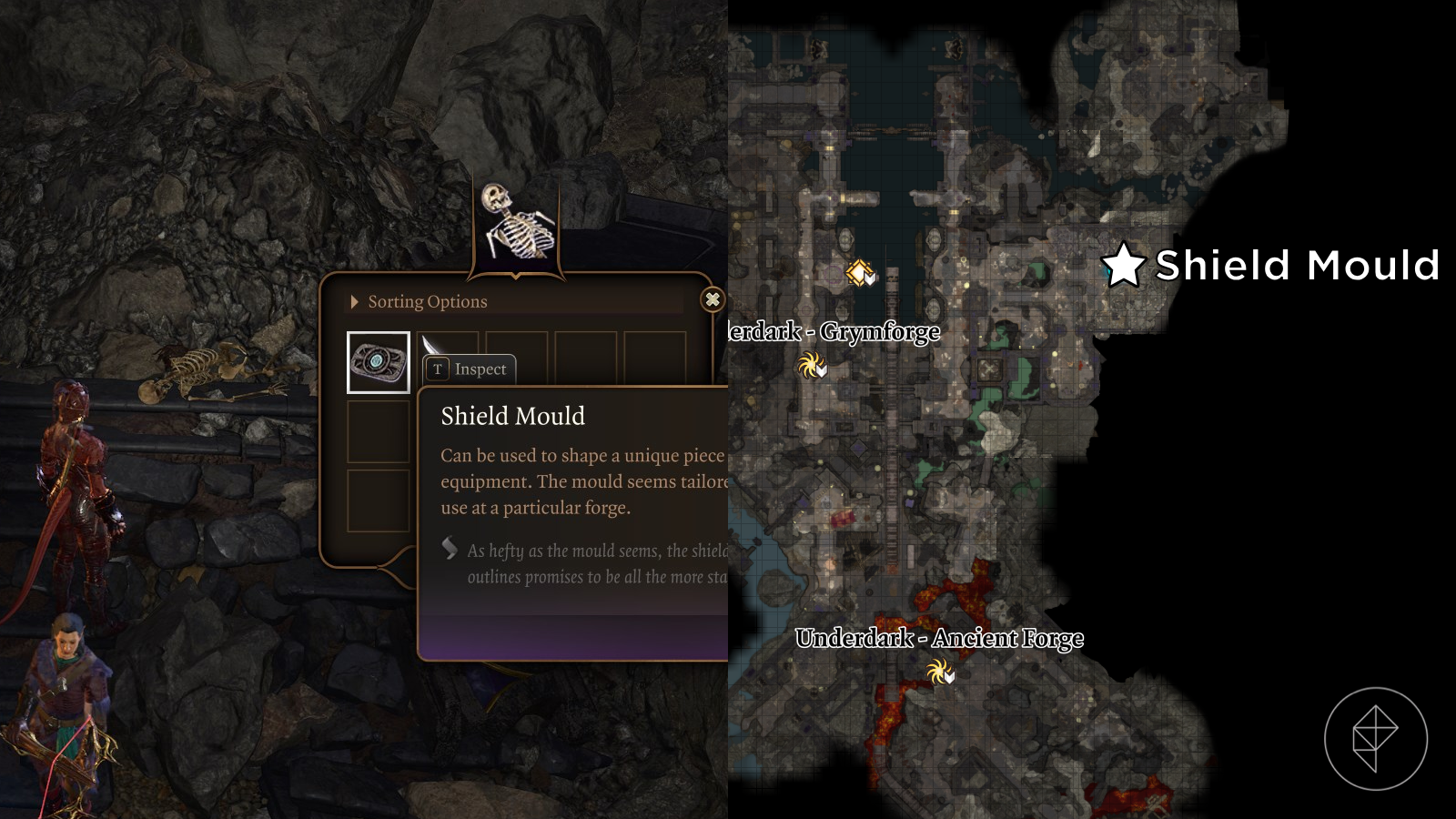
Task: Click the white star marking the Shield Mould location
Action: click(1124, 266)
